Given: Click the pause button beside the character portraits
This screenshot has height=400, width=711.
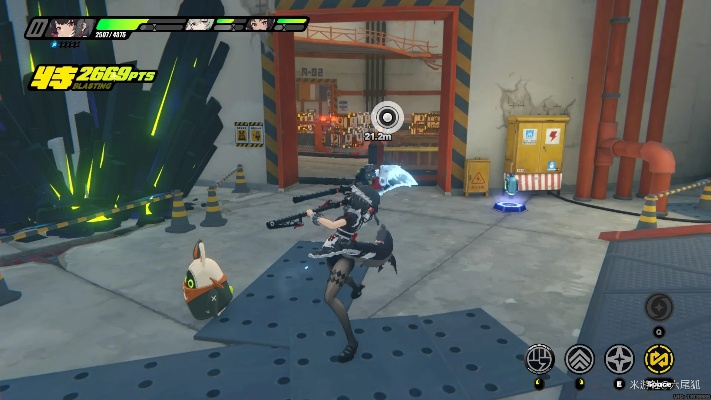Looking at the screenshot, I should [x=37, y=27].
